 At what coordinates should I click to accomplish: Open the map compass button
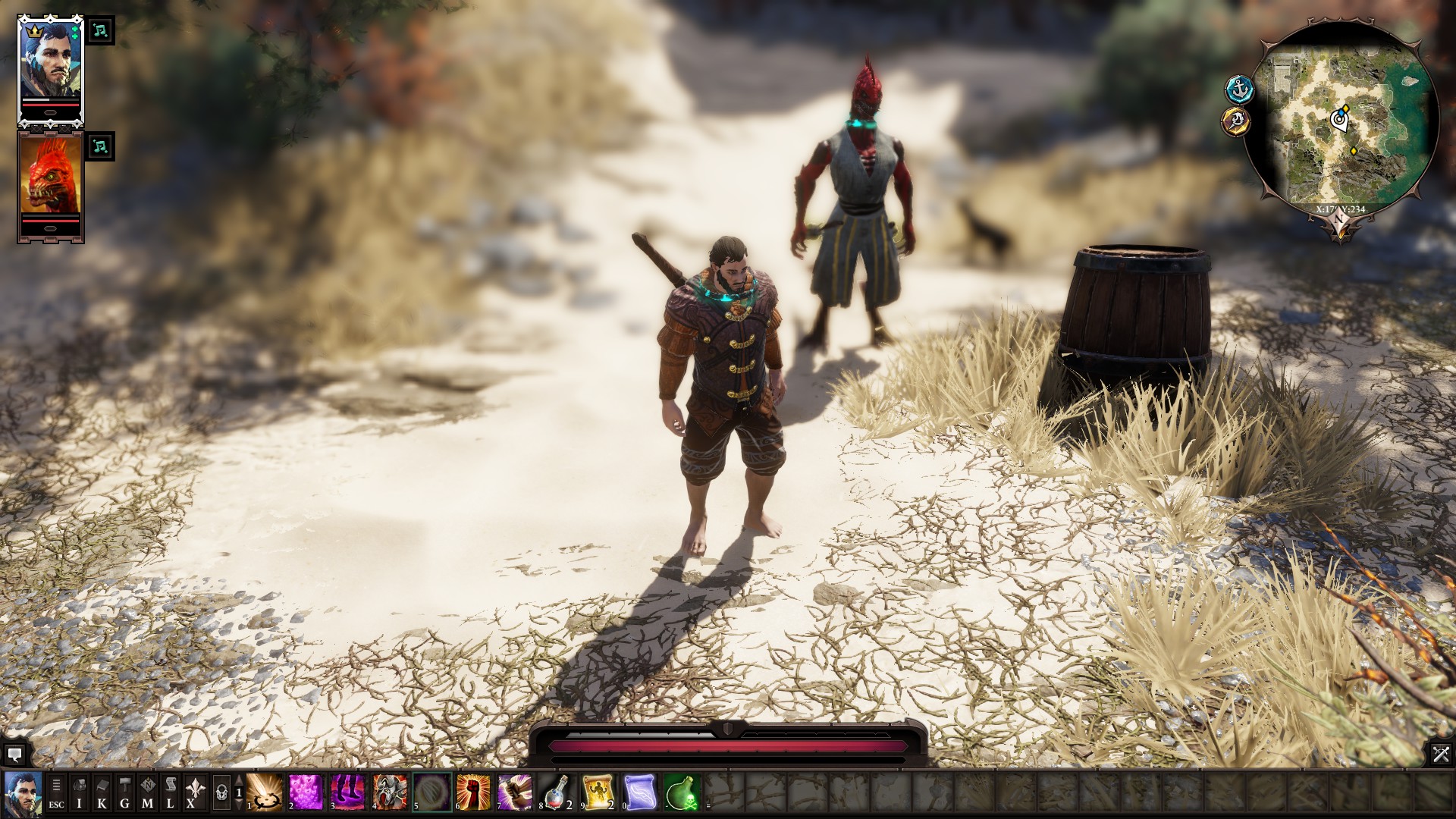(147, 792)
